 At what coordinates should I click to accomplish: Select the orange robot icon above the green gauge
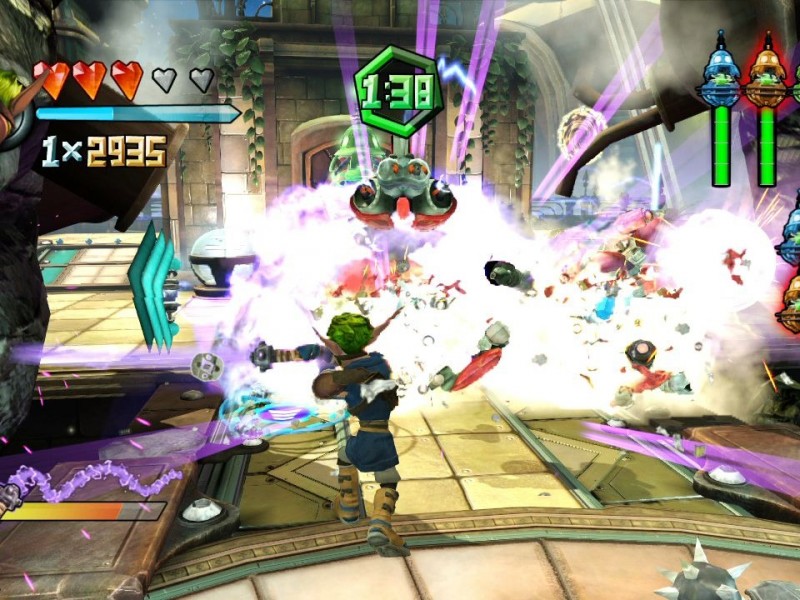tap(767, 76)
